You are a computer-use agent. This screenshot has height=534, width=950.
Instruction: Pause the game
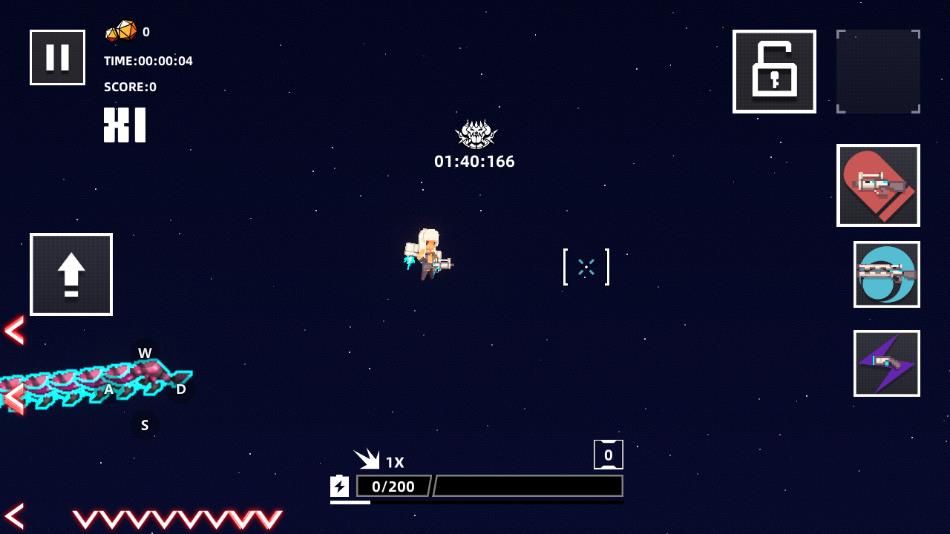click(57, 58)
